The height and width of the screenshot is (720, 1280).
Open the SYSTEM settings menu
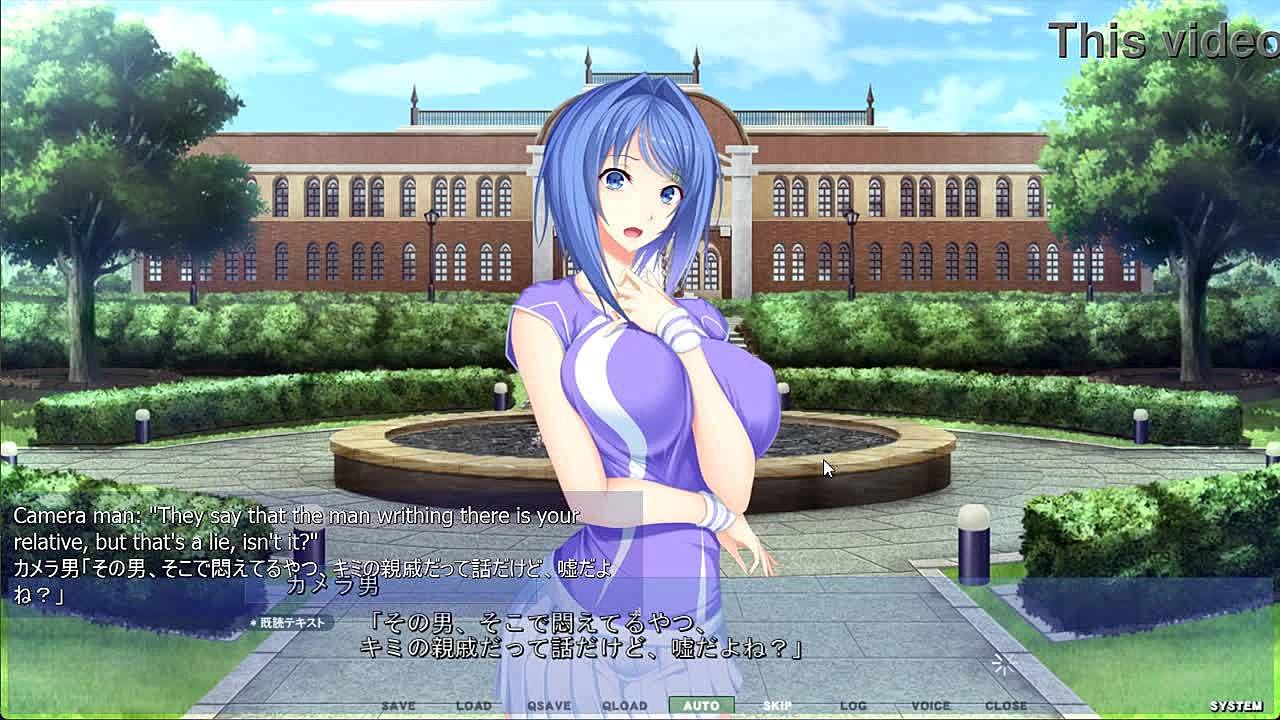click(1236, 706)
